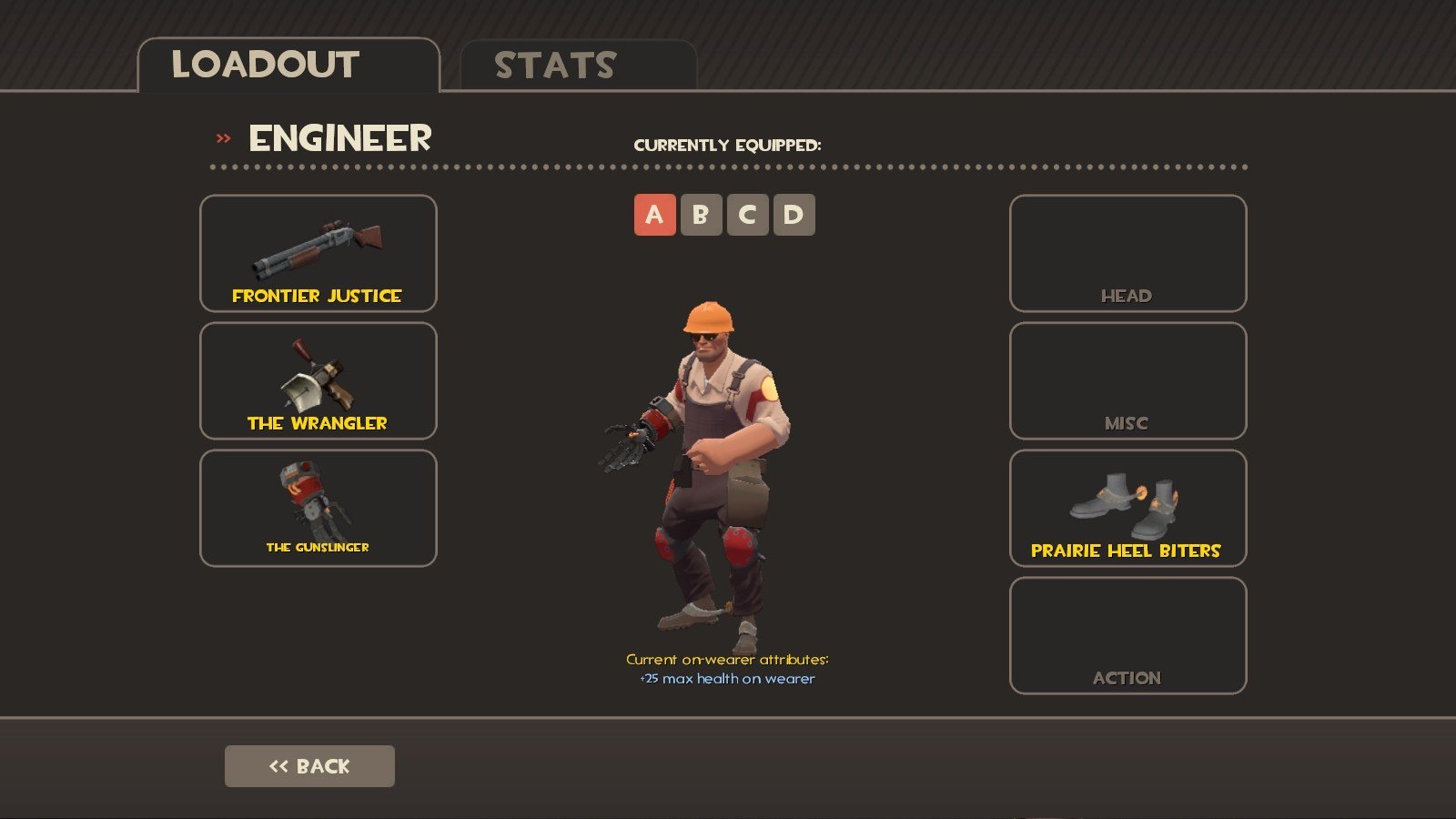This screenshot has height=819, width=1456.
Task: Switch to loadout preset A
Action: (654, 215)
